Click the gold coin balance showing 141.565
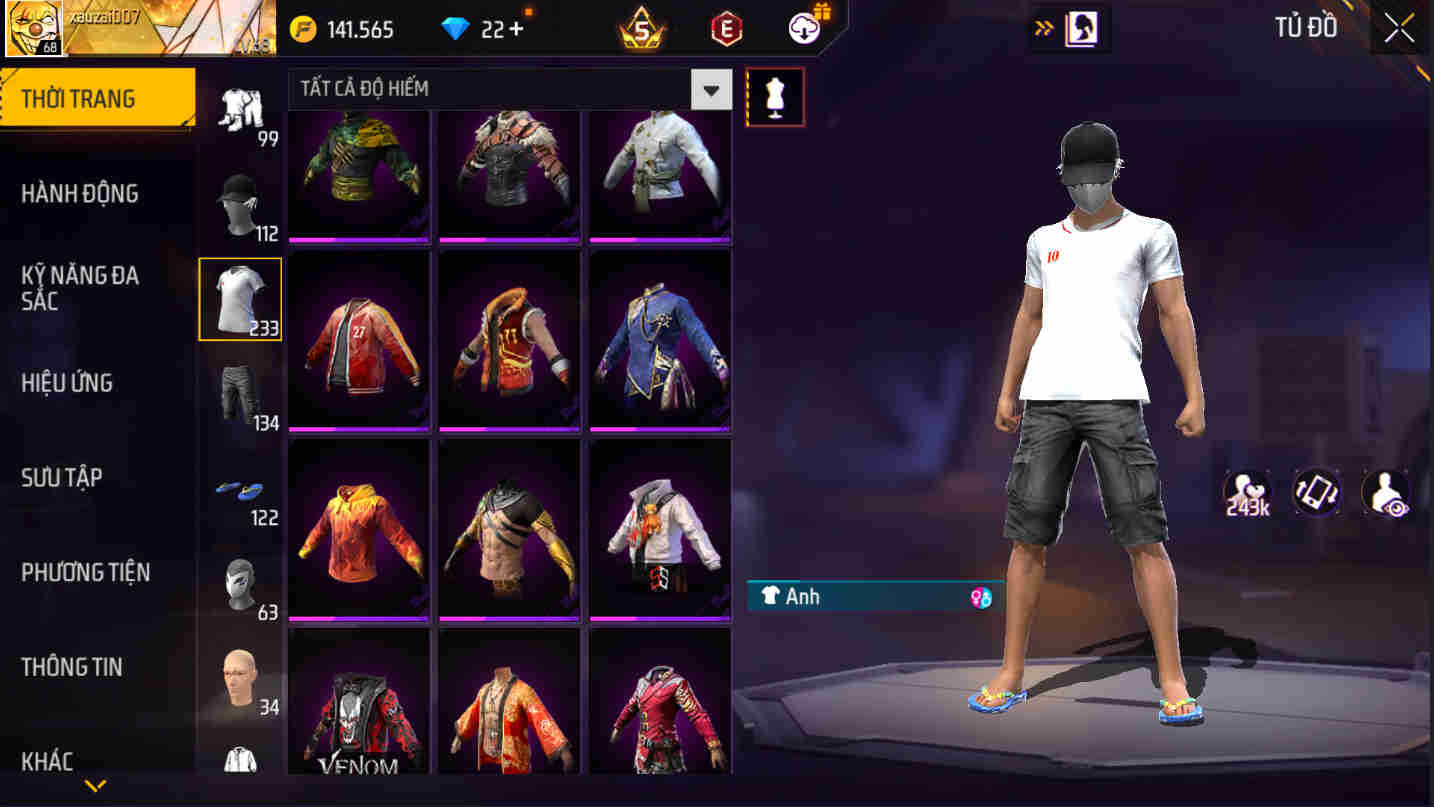The width and height of the screenshot is (1434, 807). tap(345, 29)
